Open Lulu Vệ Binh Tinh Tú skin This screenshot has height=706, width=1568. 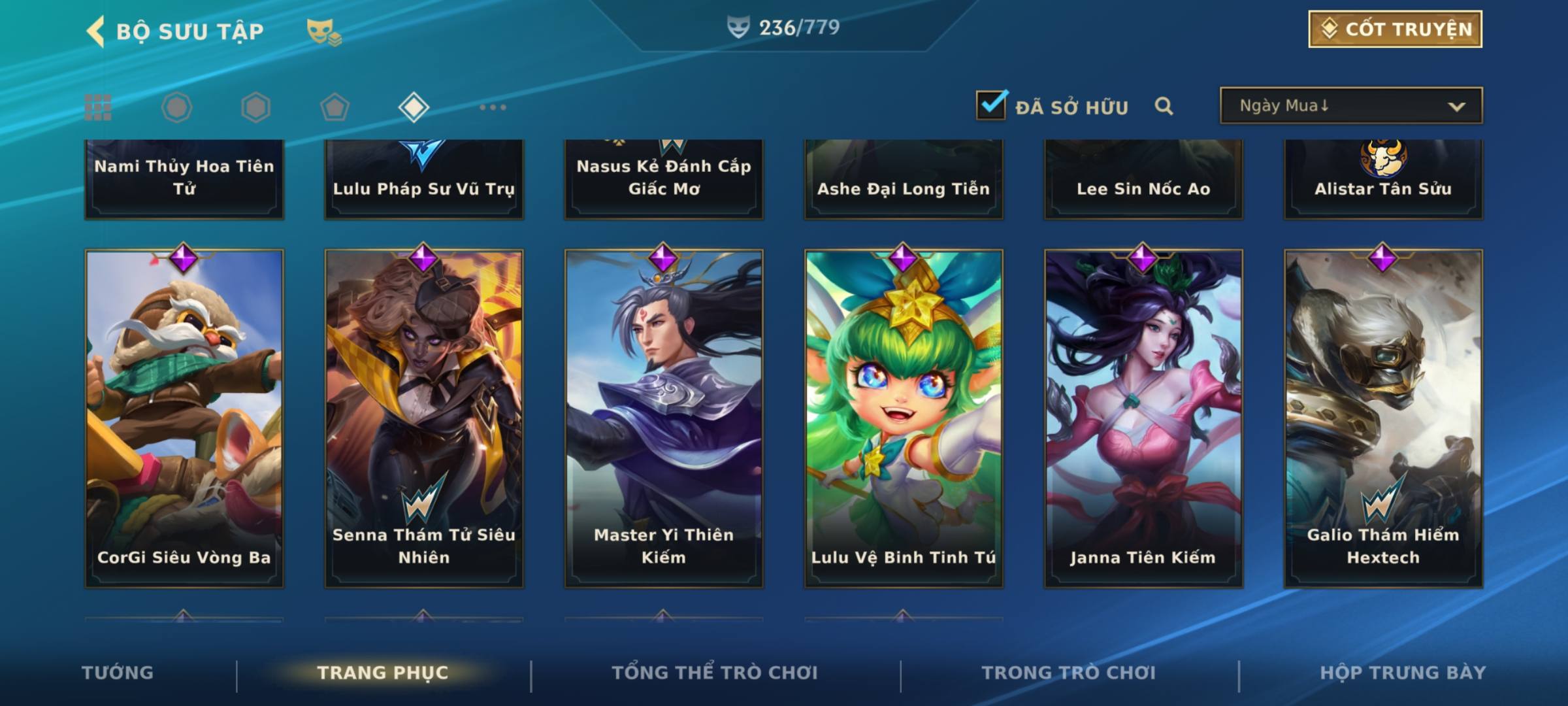(x=904, y=418)
